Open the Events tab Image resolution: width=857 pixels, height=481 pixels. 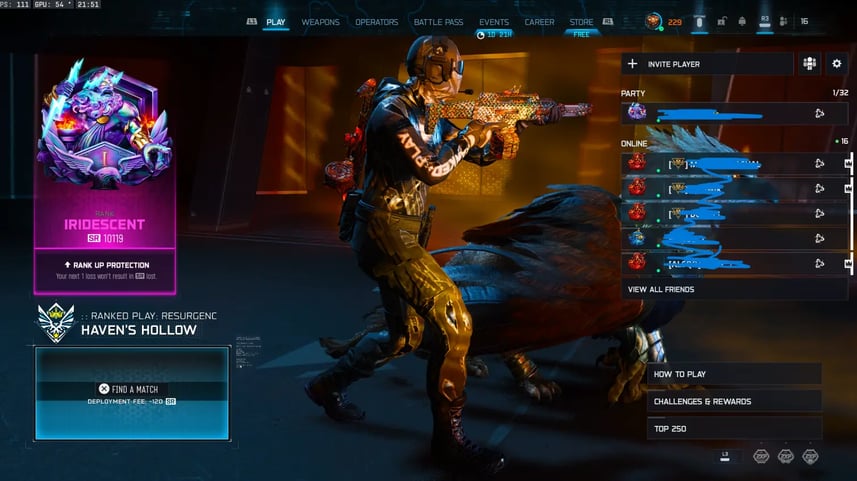[493, 22]
